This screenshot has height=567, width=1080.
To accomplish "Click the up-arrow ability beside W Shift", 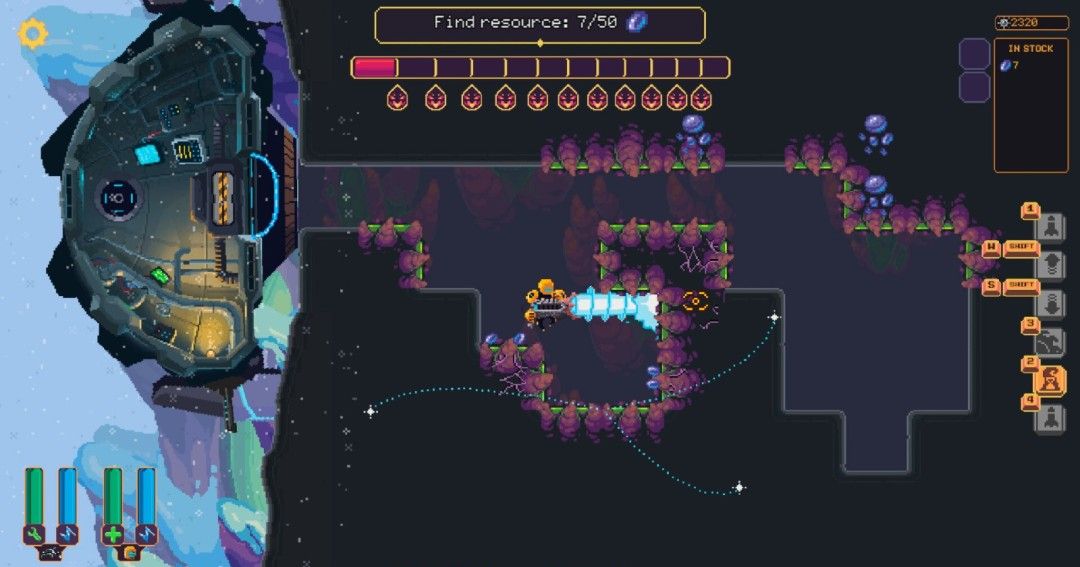I will click(x=1049, y=264).
